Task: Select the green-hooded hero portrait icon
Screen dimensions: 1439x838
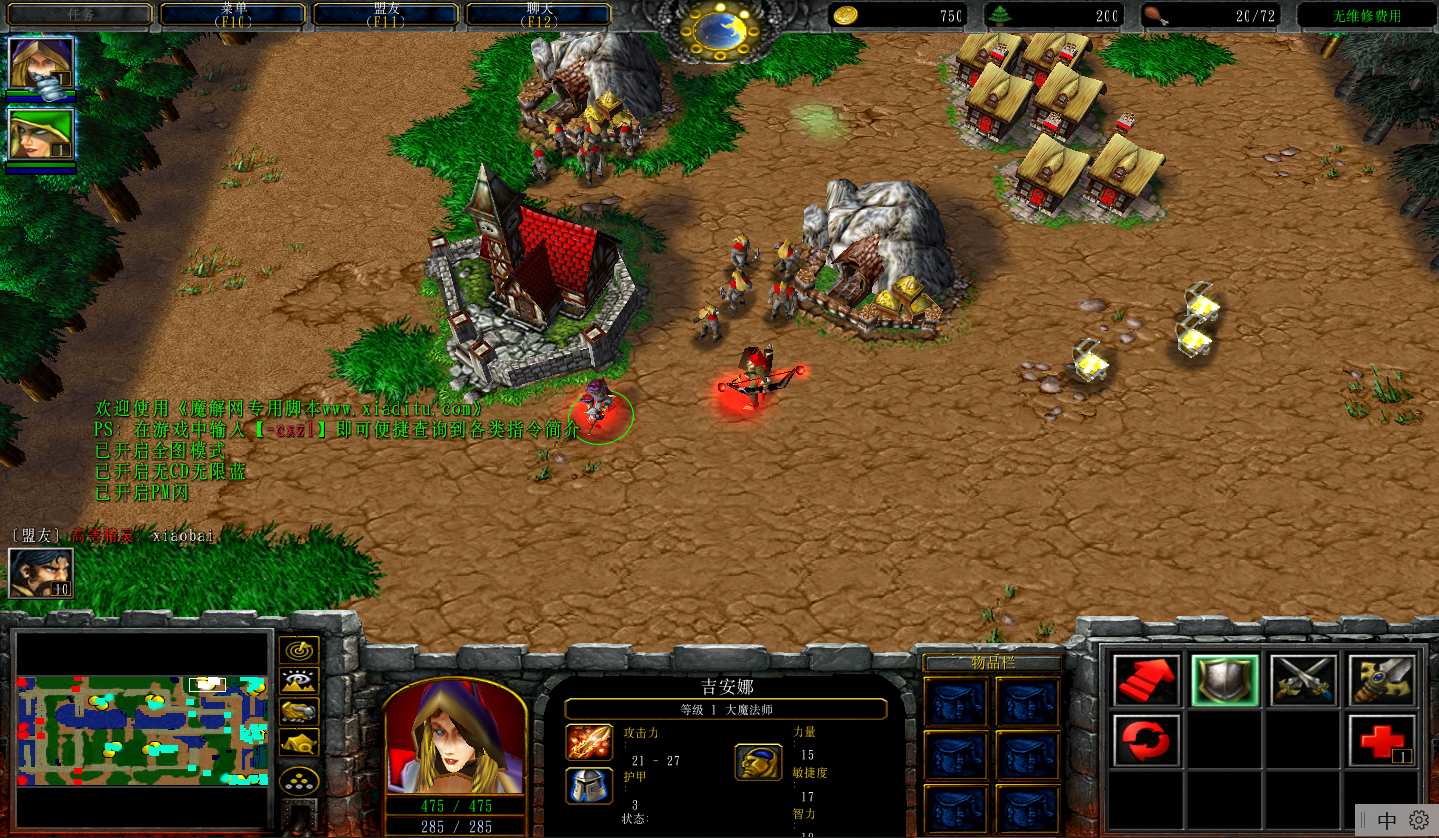Action: click(41, 134)
